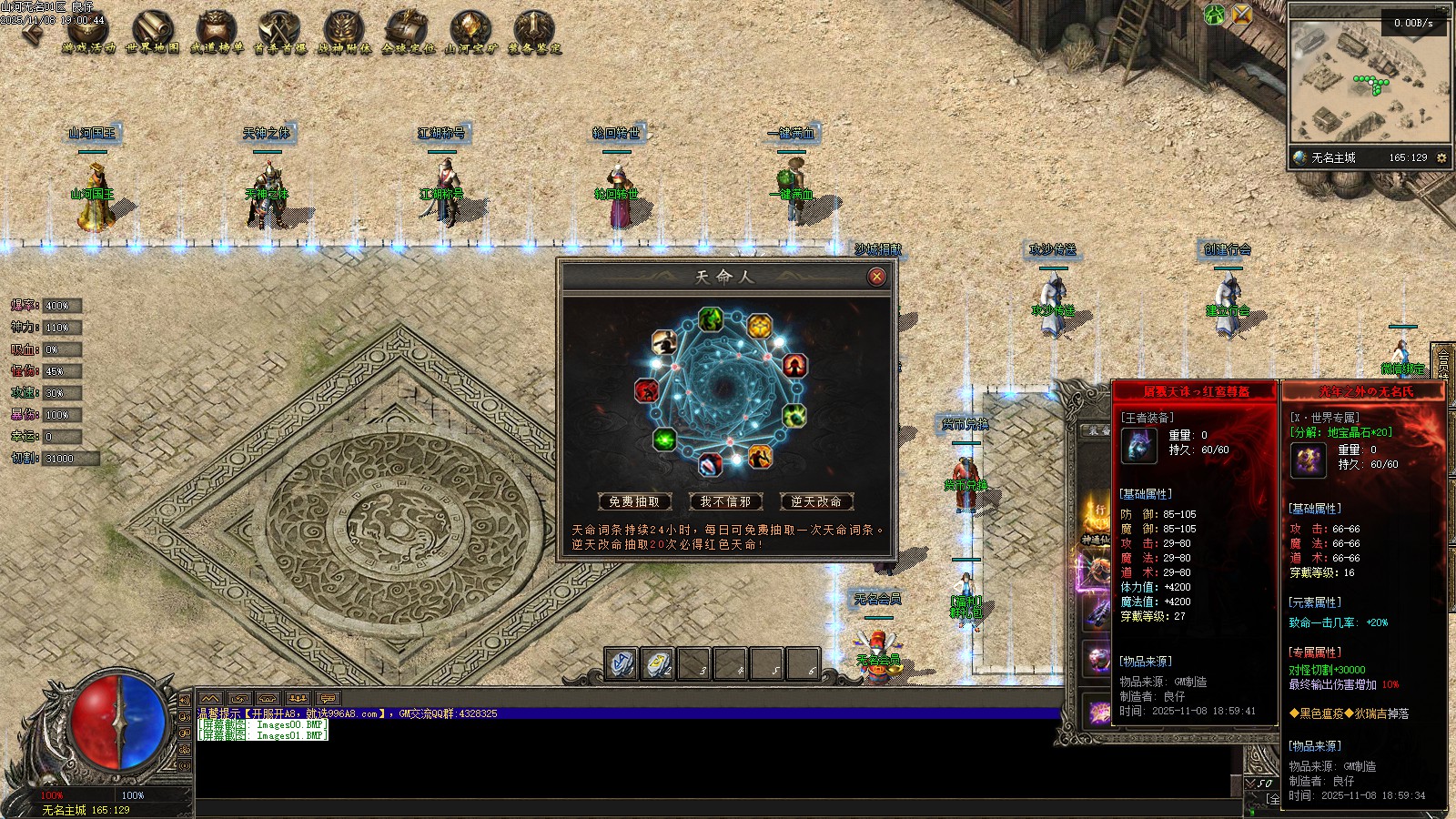This screenshot has width=1456, height=819.
Task: Open the 装备鉴定 equipment appraisal menu
Action: [x=534, y=32]
